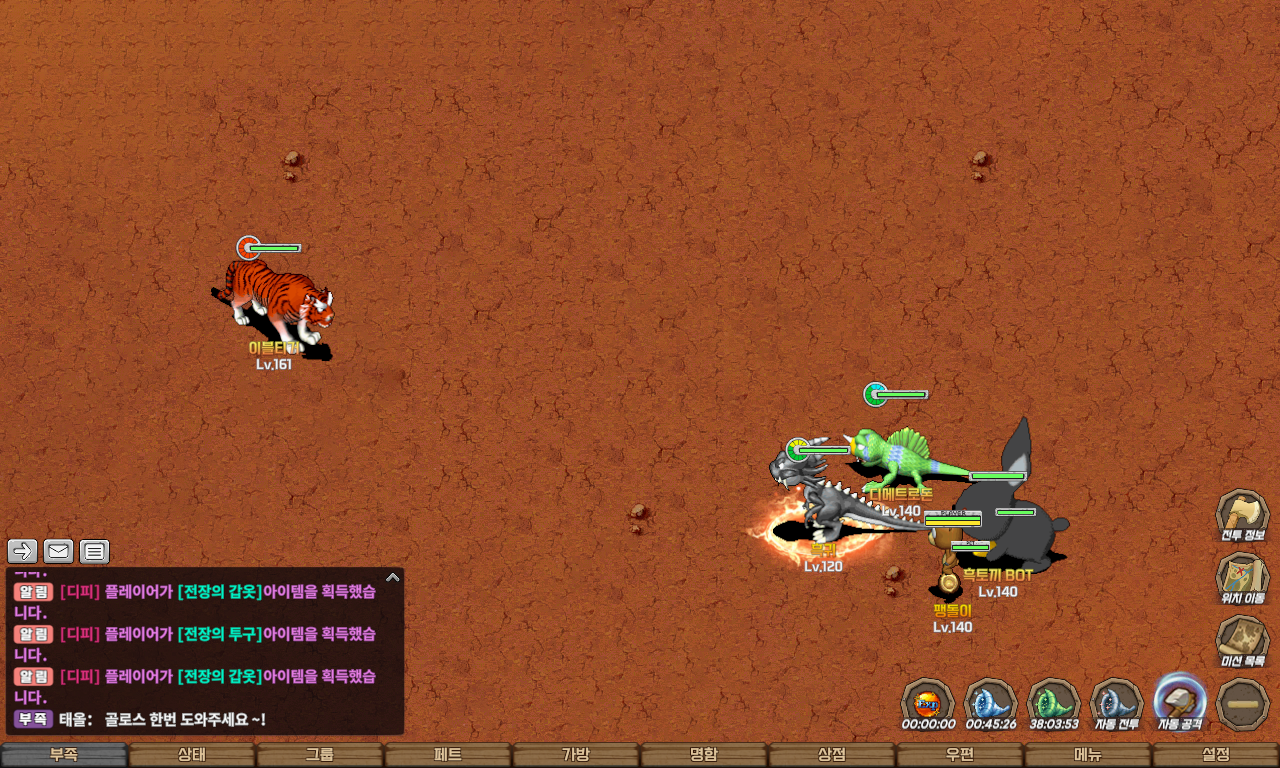
Task: Open 위치 이동 location travel map icon
Action: pyautogui.click(x=1242, y=578)
